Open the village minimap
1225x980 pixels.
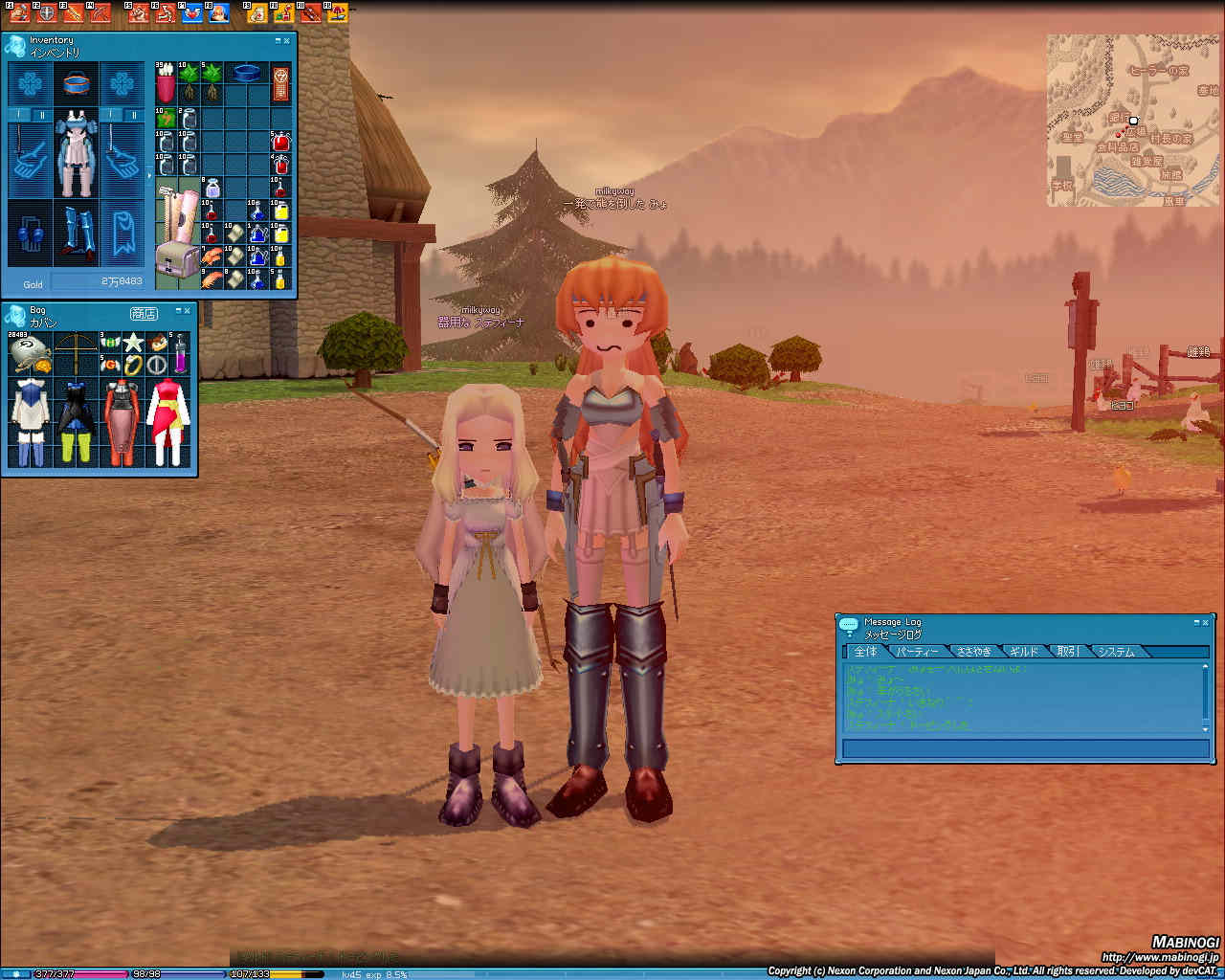pyautogui.click(x=1133, y=121)
